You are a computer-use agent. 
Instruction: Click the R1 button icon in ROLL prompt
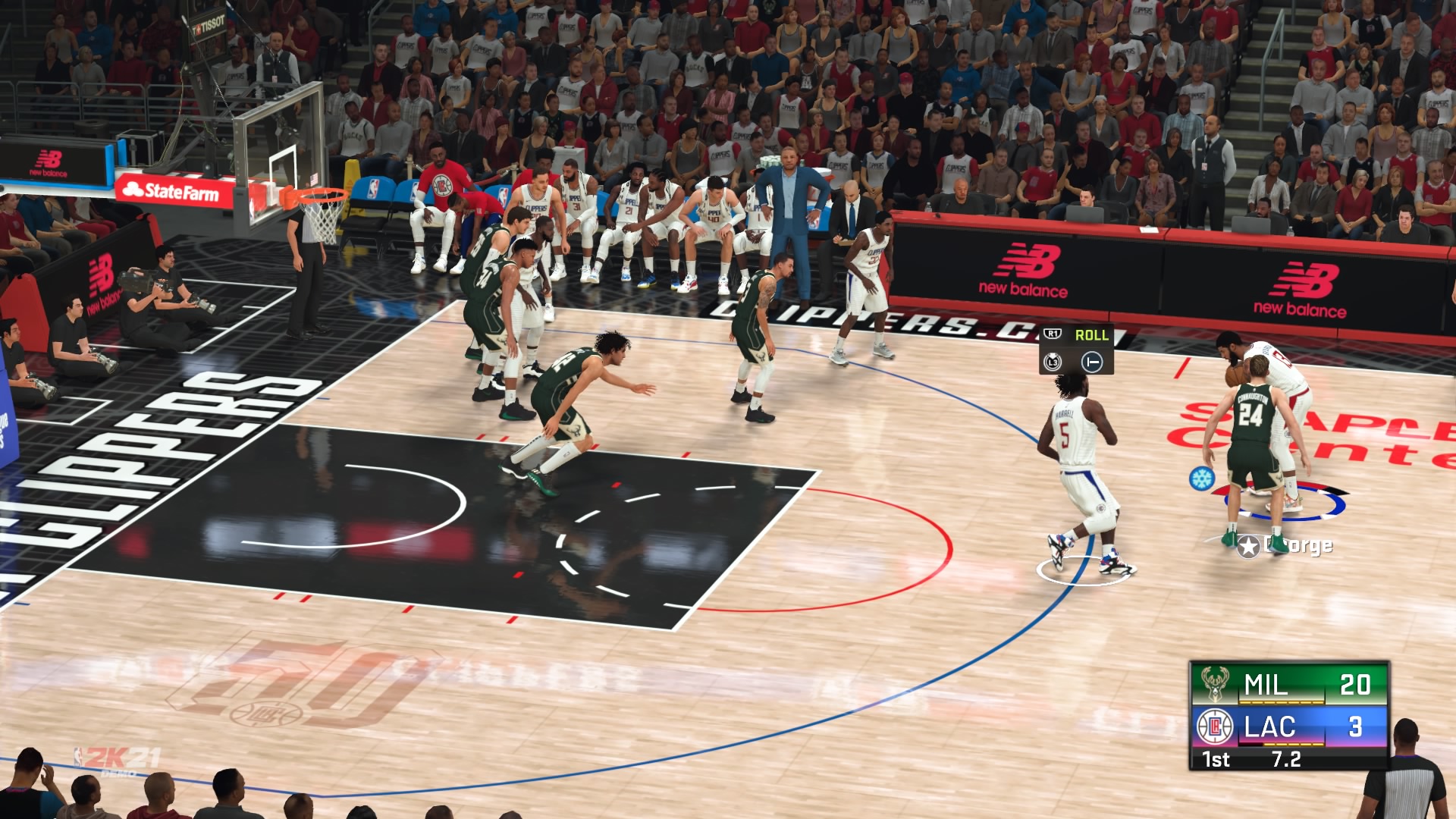pyautogui.click(x=1052, y=333)
